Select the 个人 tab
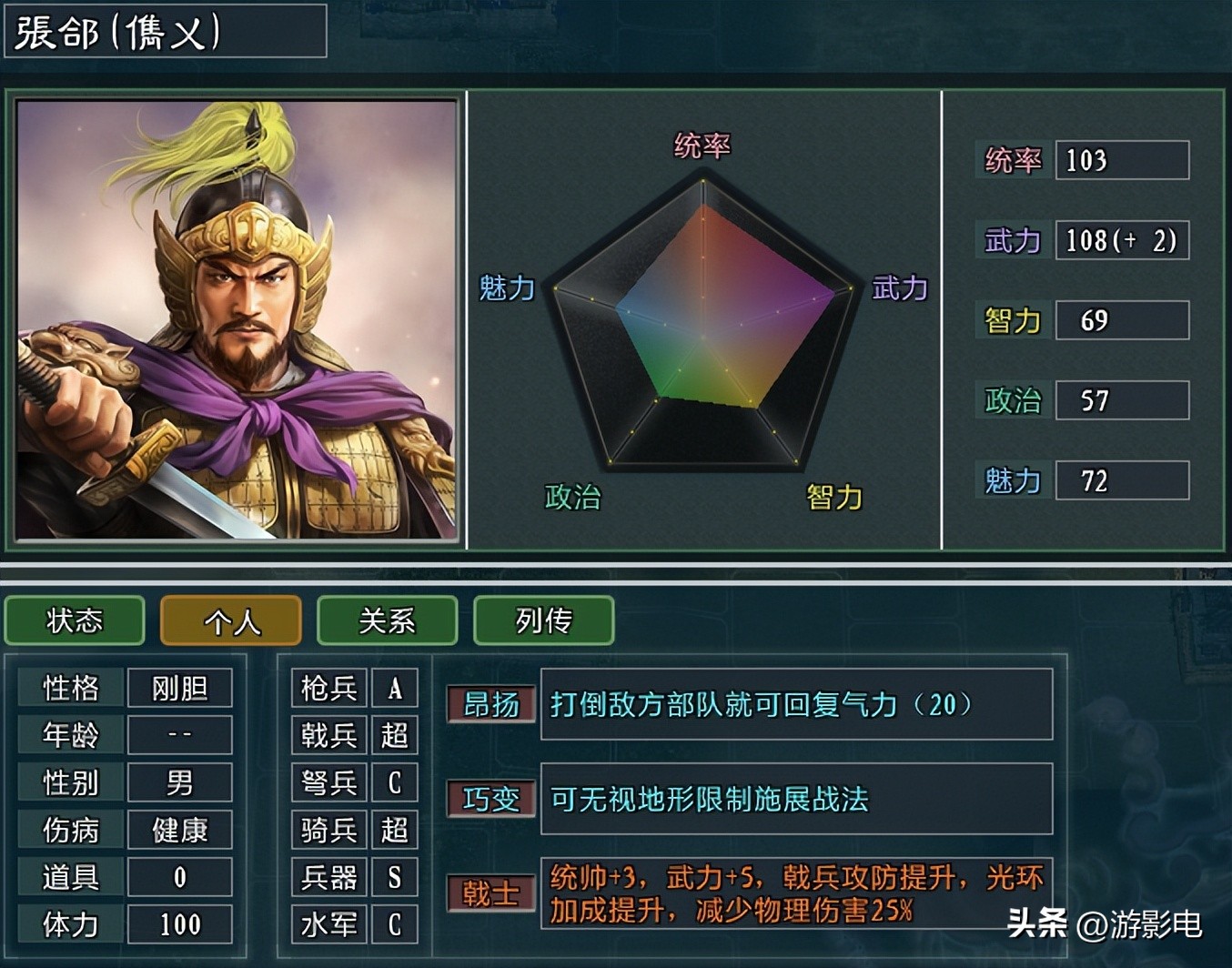This screenshot has height=968, width=1232. click(230, 621)
